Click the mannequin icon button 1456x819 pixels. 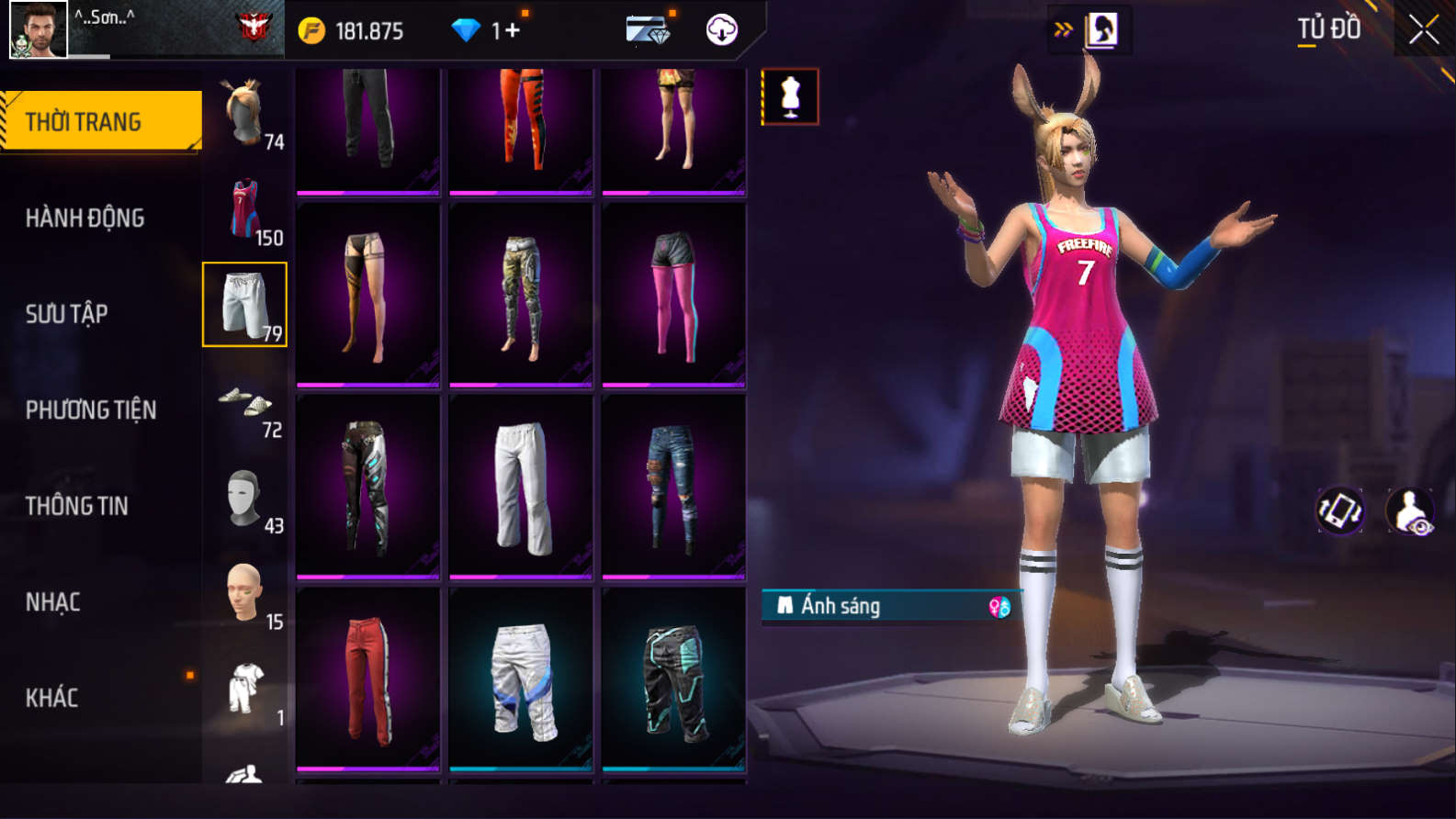pos(790,96)
